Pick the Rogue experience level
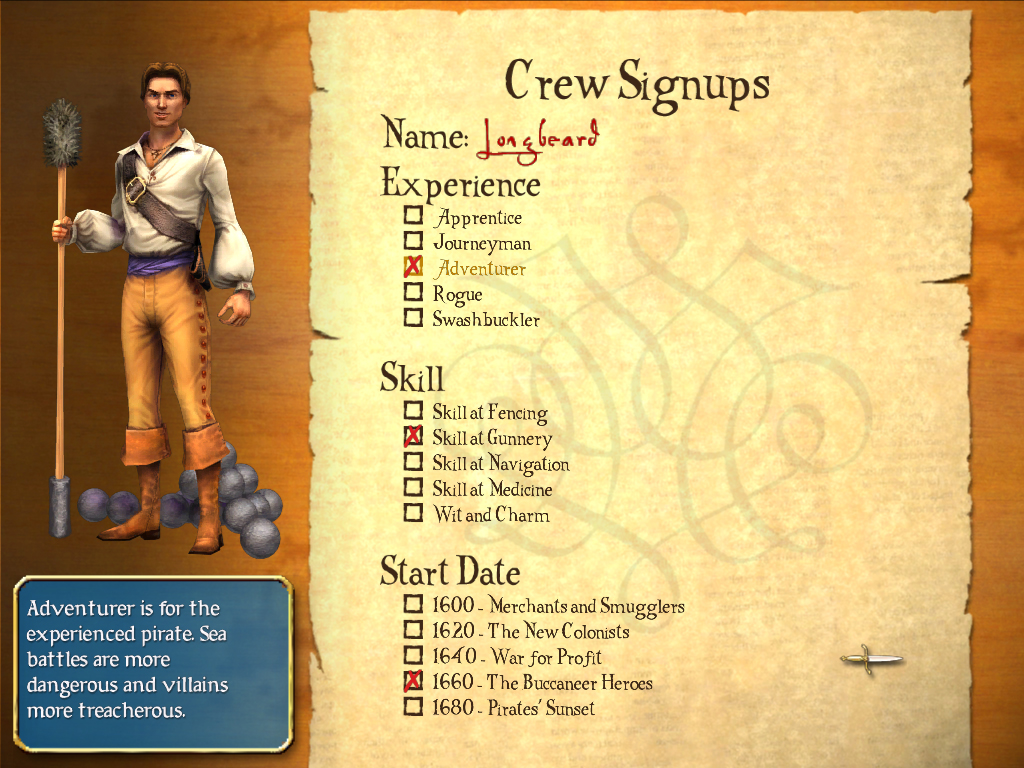Image resolution: width=1024 pixels, height=768 pixels. 413,293
